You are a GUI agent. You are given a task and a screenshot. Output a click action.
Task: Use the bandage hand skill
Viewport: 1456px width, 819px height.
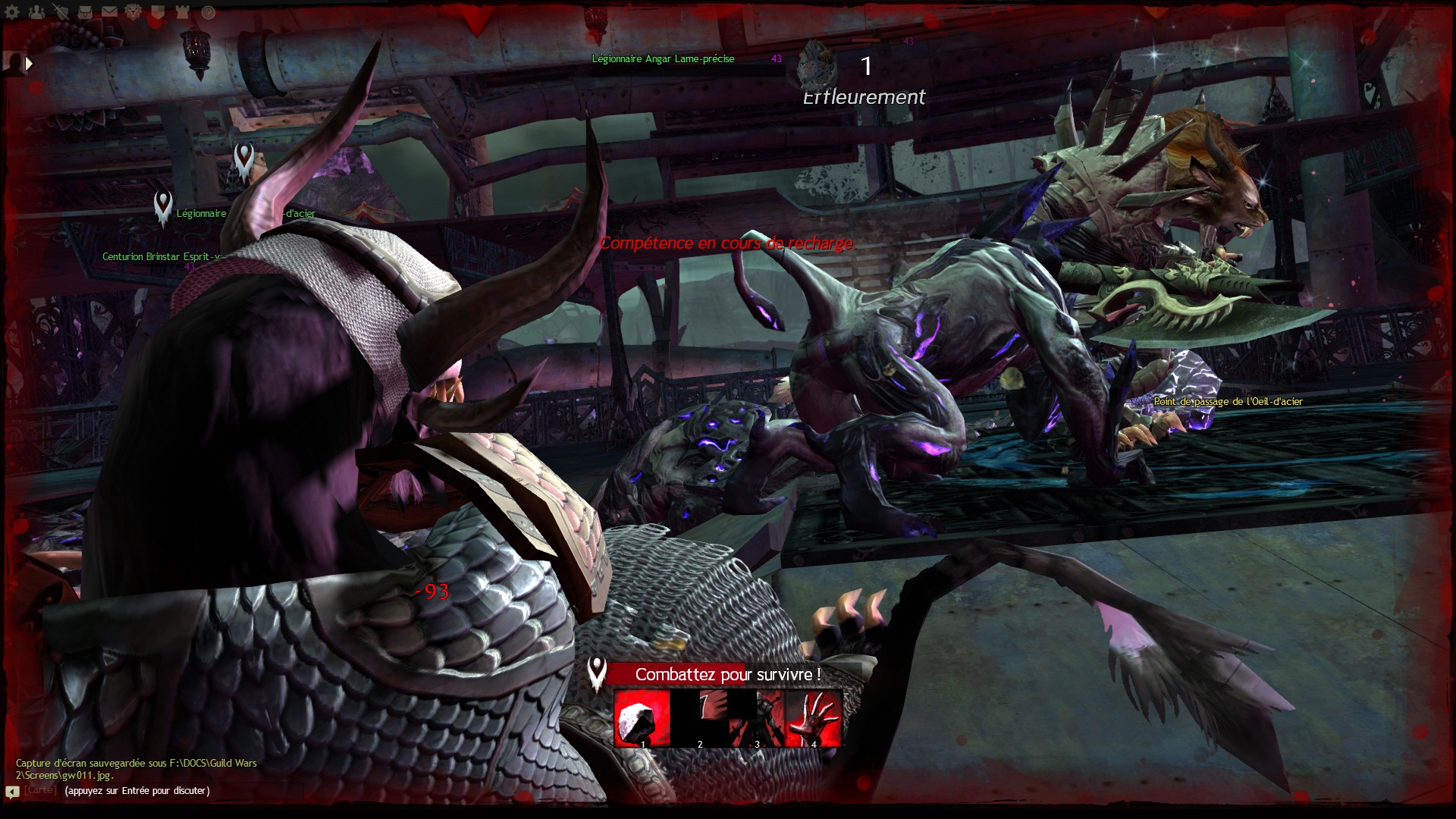[x=814, y=718]
